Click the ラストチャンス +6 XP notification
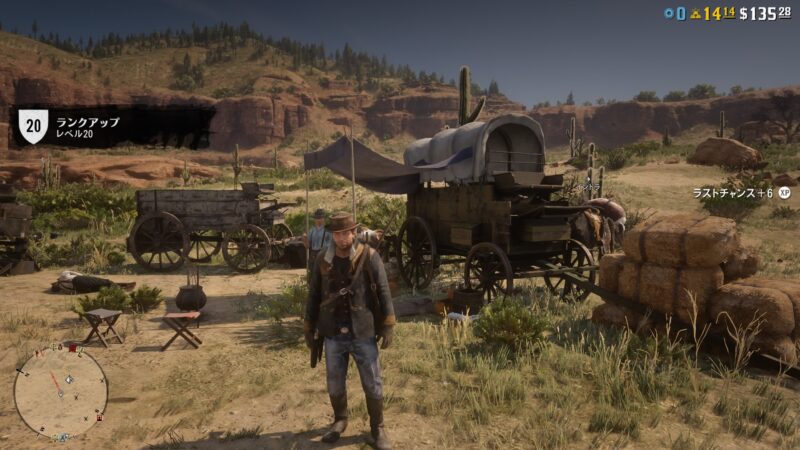Screen dimensions: 800x450 coord(741,192)
